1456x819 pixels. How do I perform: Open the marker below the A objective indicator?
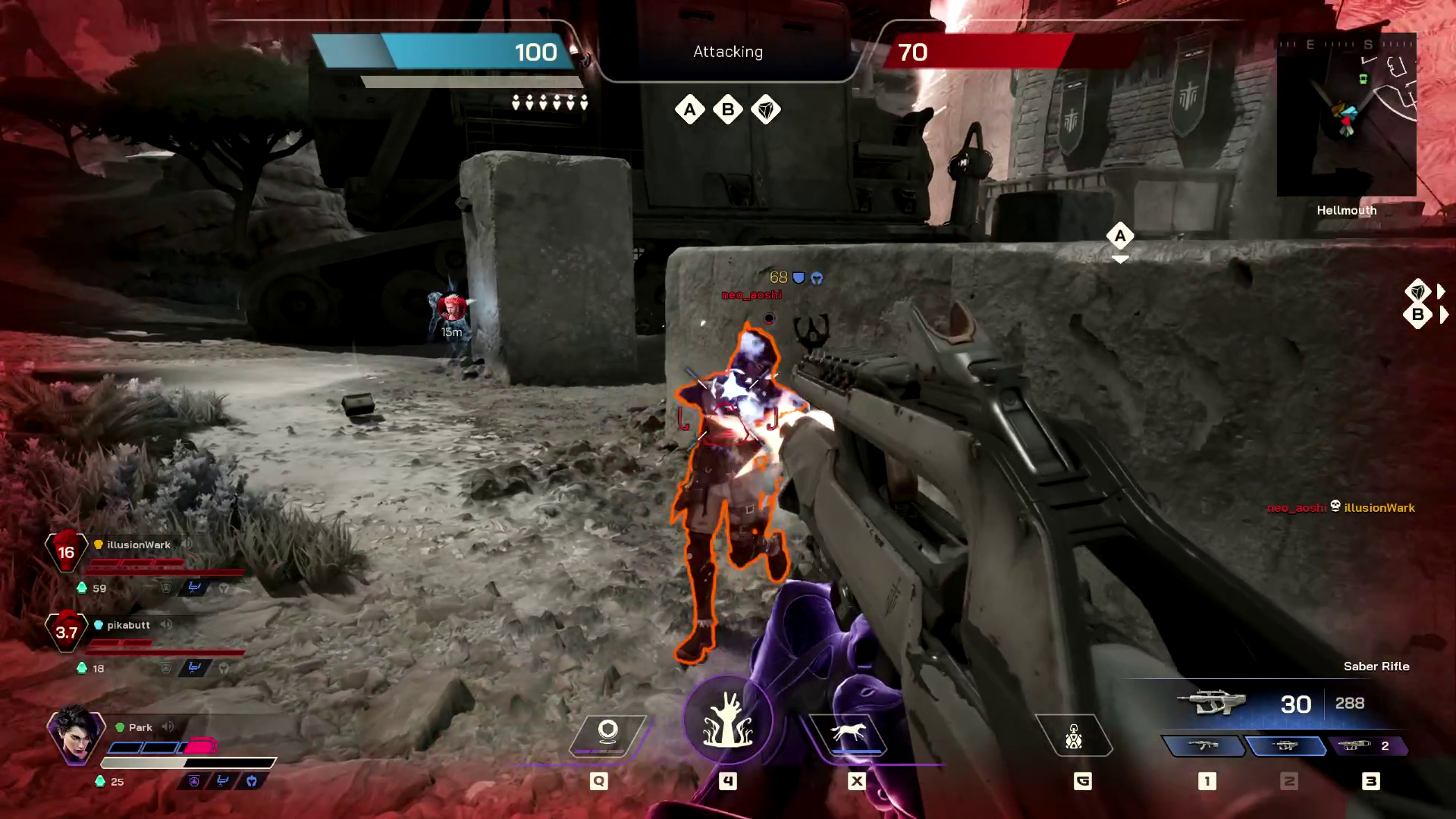pyautogui.click(x=1120, y=259)
